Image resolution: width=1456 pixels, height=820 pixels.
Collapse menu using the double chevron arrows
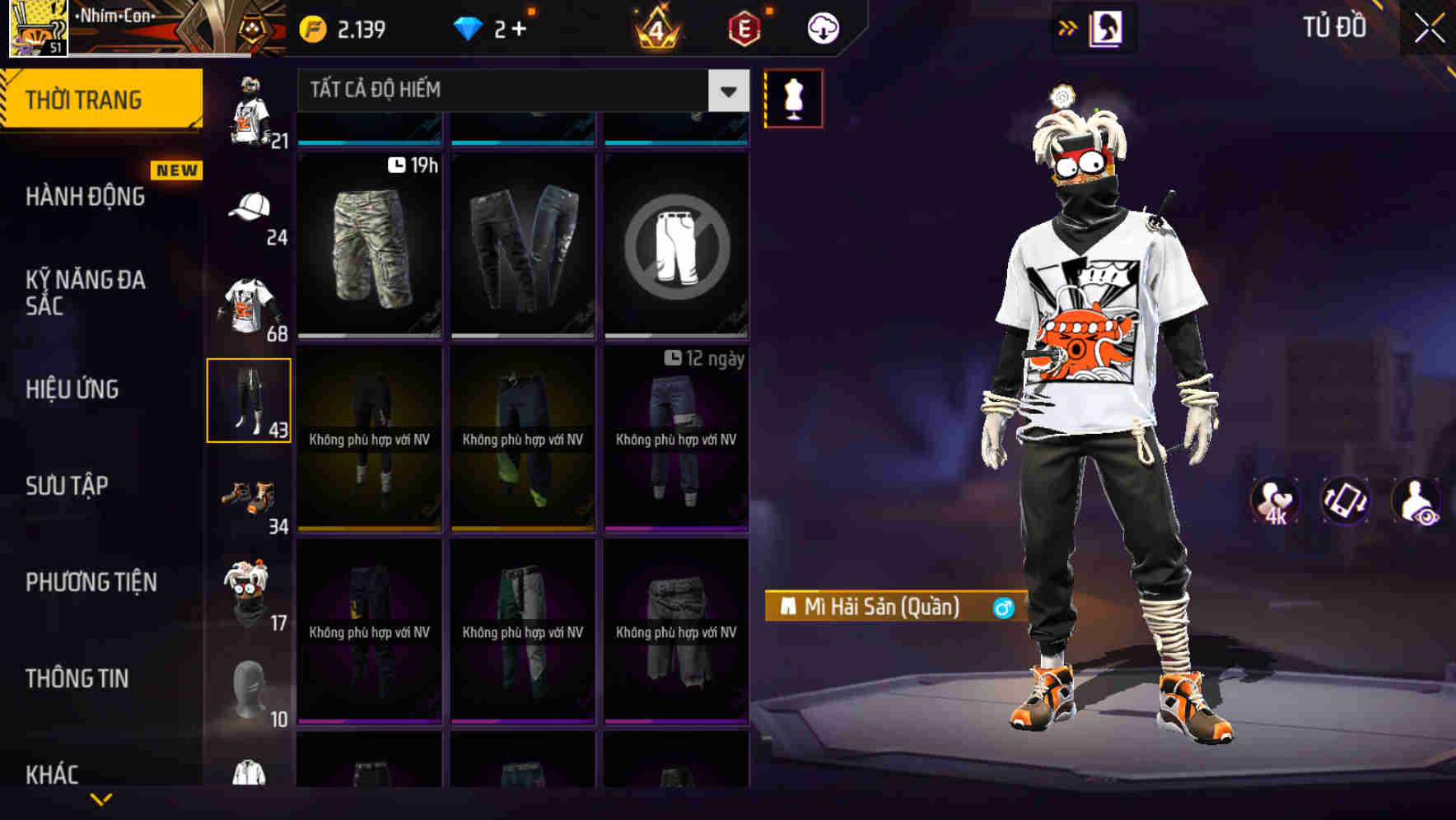pos(1069,27)
